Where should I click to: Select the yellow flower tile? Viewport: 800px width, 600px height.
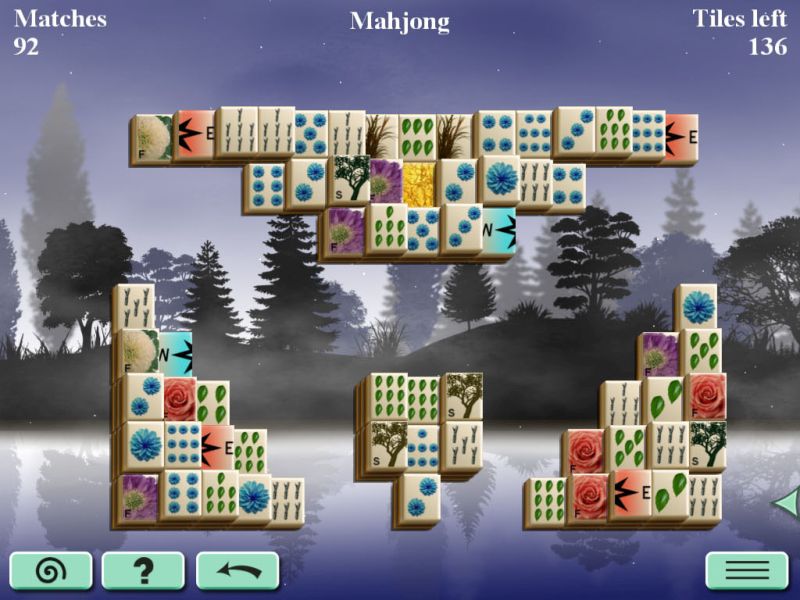(420, 183)
